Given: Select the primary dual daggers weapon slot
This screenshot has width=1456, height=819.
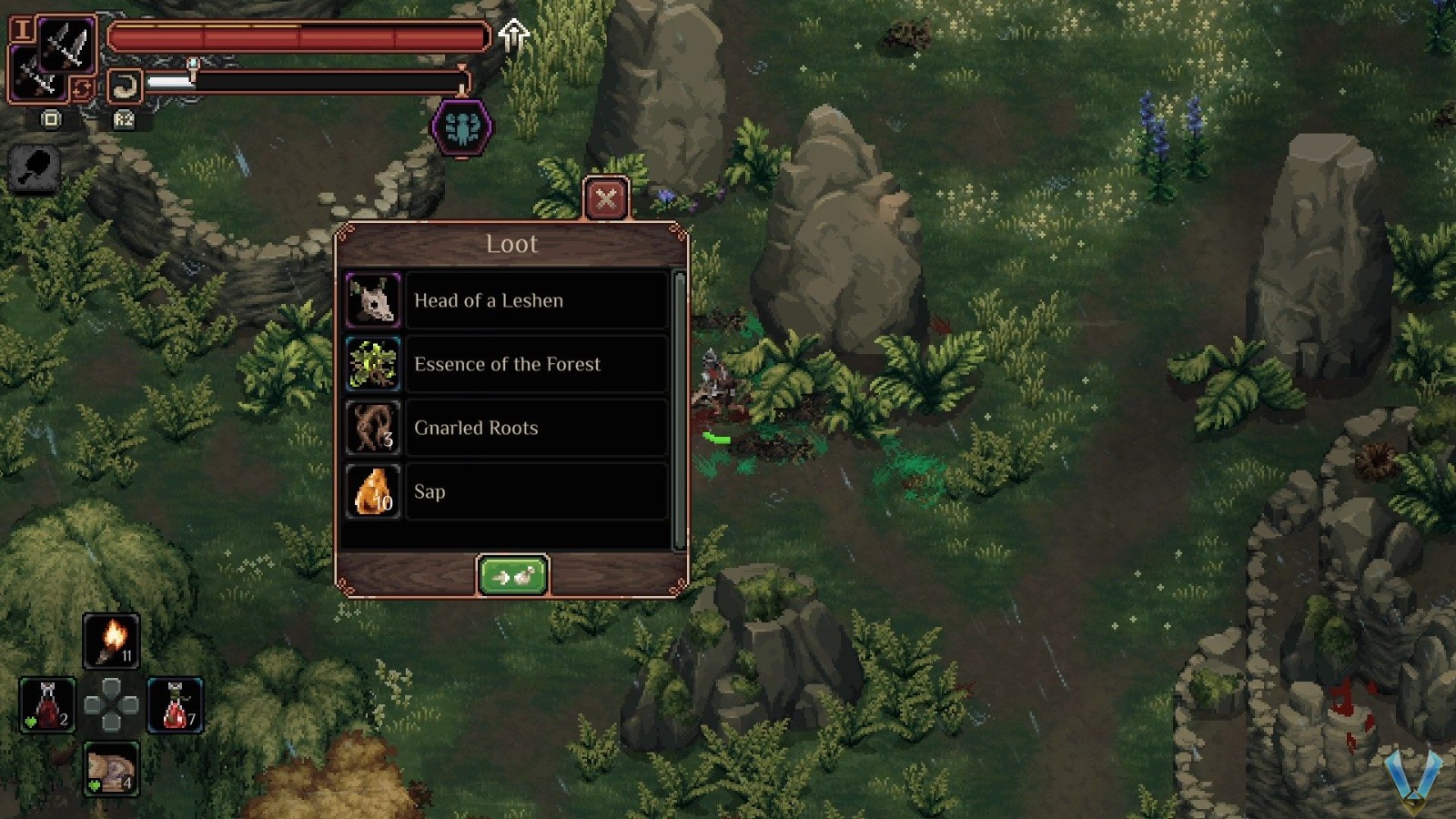Looking at the screenshot, I should coord(67,44).
